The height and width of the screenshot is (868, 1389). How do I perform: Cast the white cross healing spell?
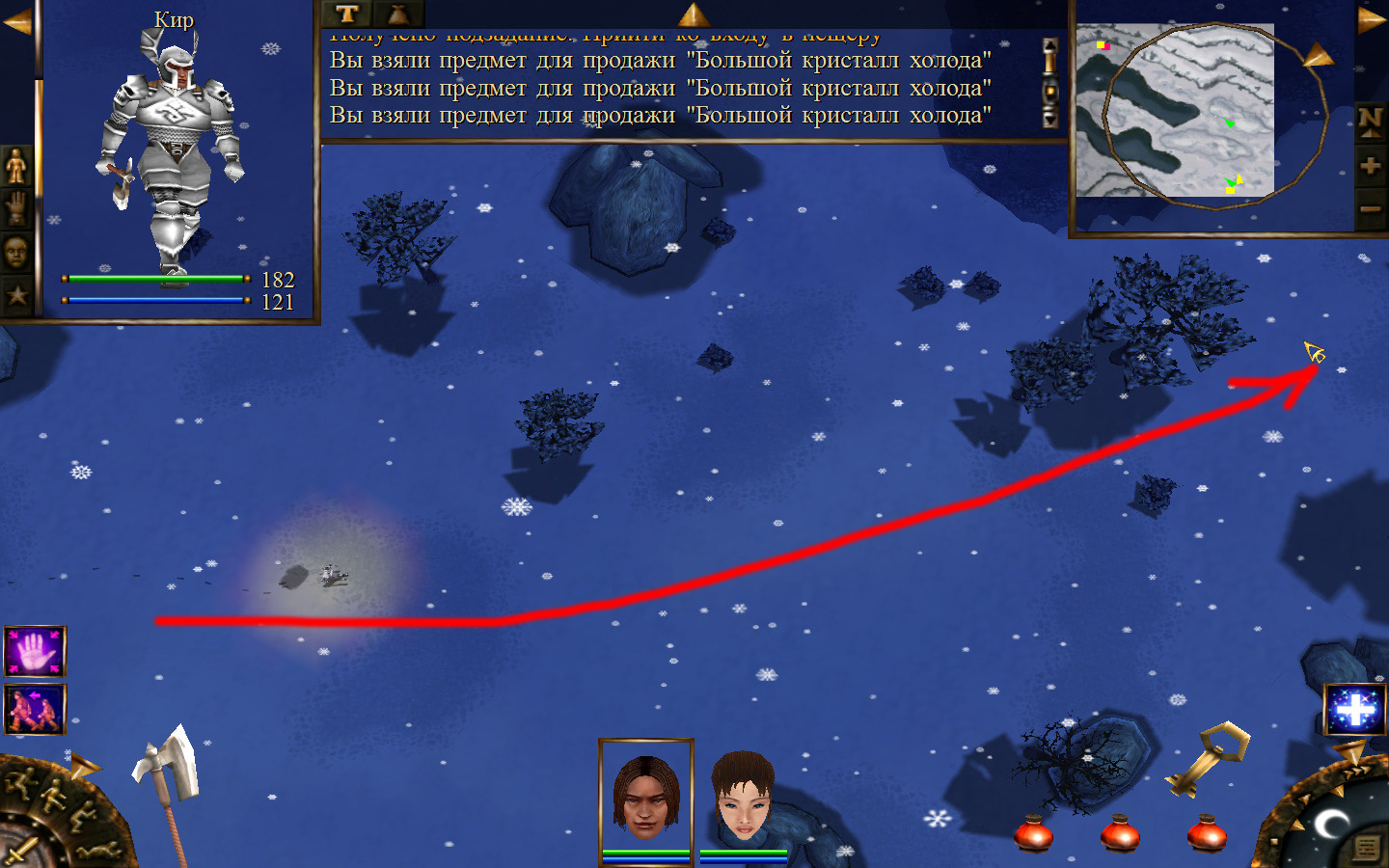pyautogui.click(x=1355, y=710)
